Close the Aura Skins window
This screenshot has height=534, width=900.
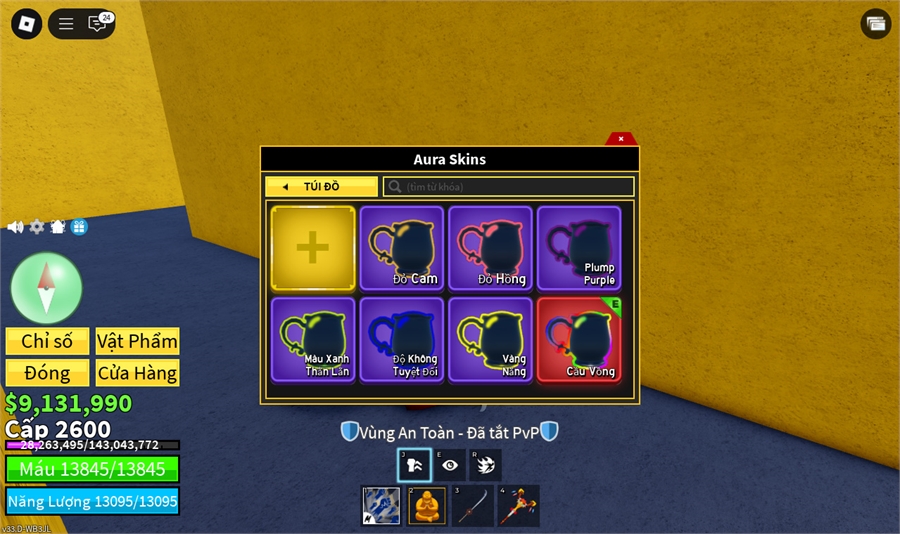coord(621,139)
